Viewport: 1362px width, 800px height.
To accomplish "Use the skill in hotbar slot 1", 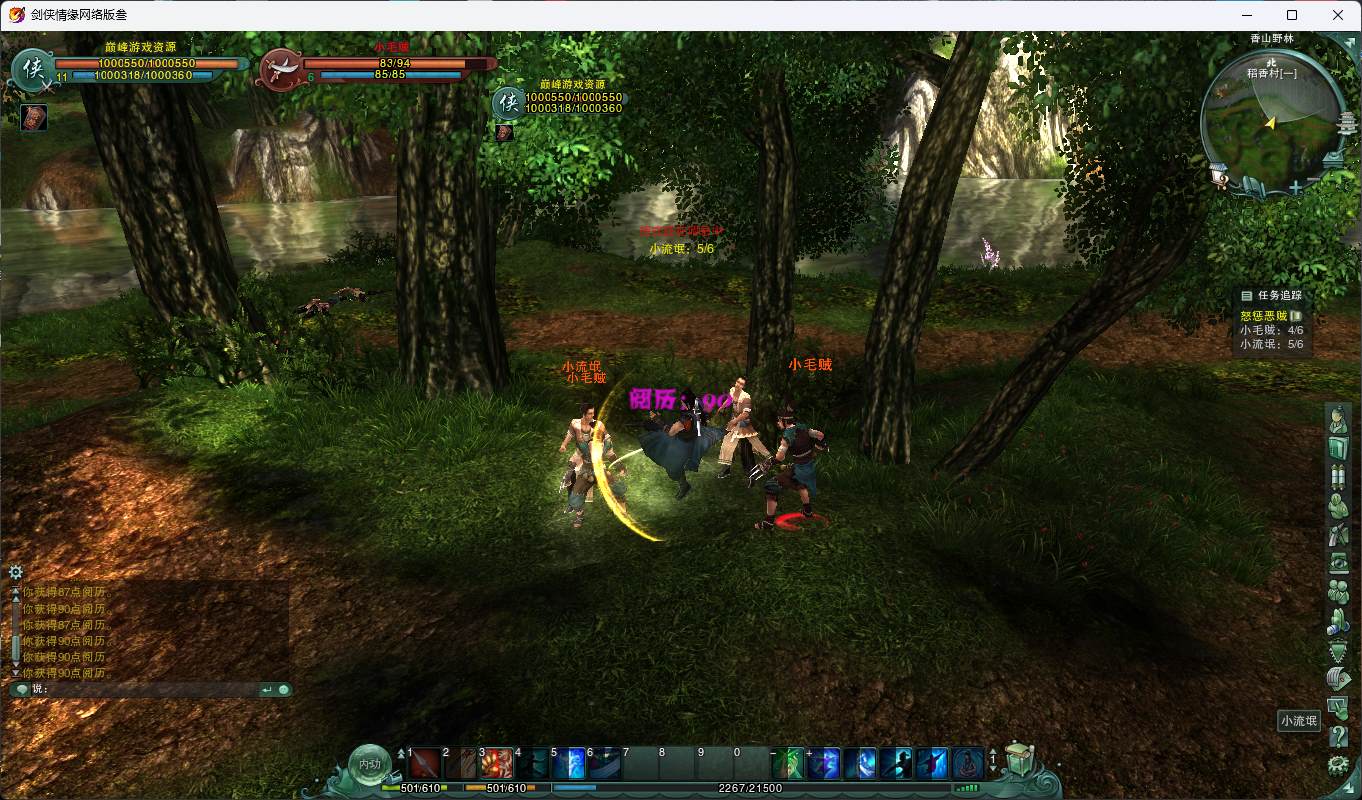I will [x=425, y=764].
